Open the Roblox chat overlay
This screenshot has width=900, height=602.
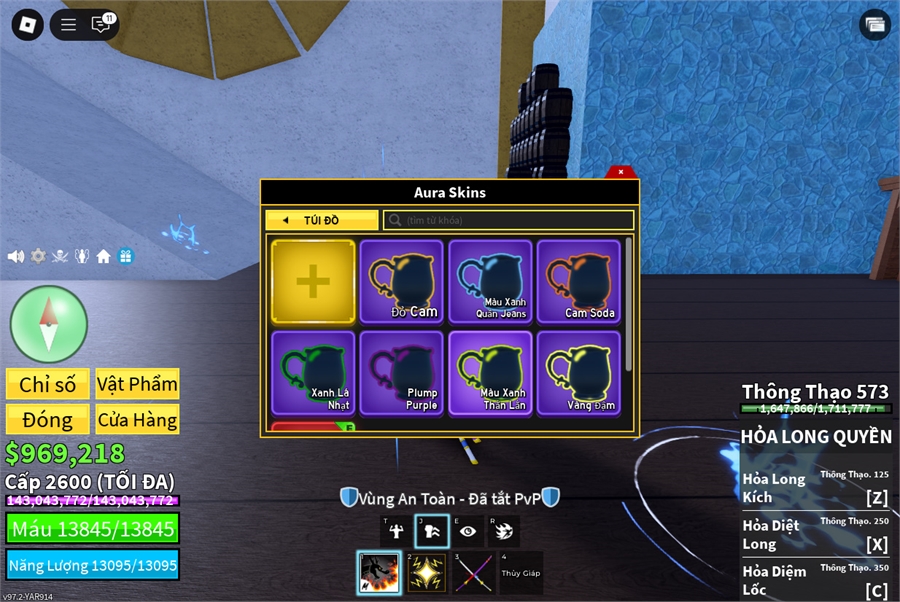(101, 25)
